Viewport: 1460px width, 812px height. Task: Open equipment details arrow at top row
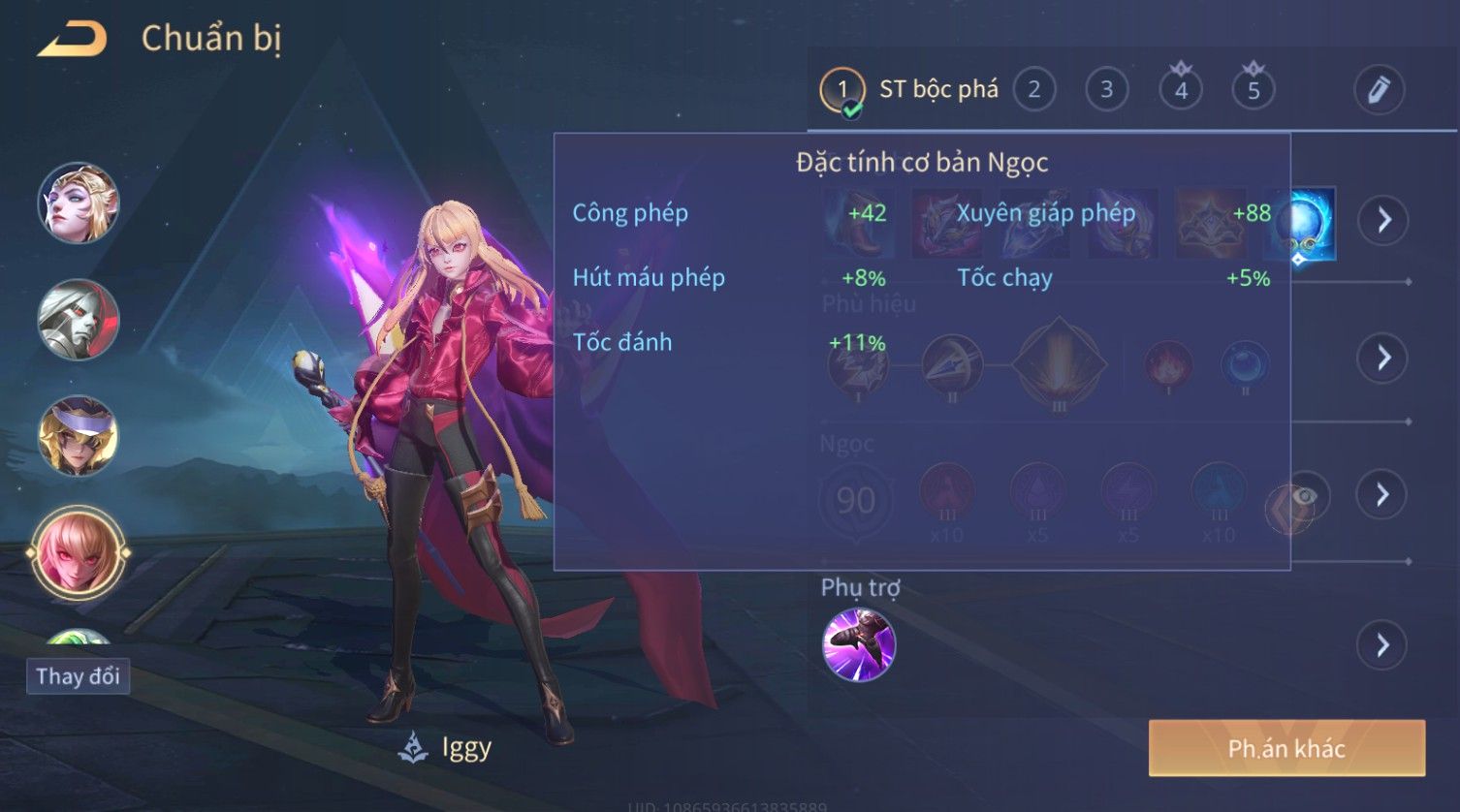[x=1382, y=220]
